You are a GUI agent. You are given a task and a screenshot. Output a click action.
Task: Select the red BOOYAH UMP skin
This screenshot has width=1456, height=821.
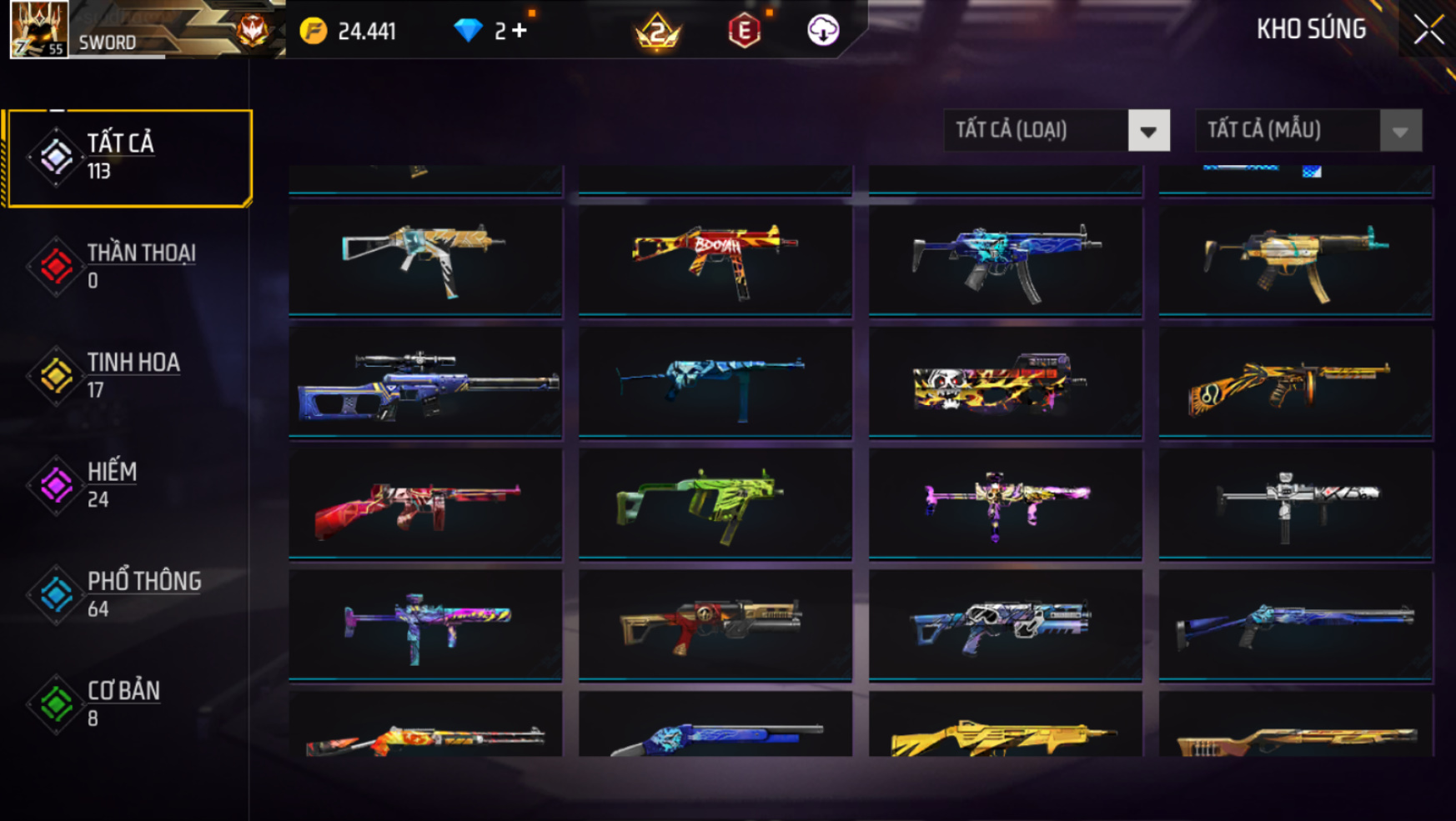pos(715,260)
